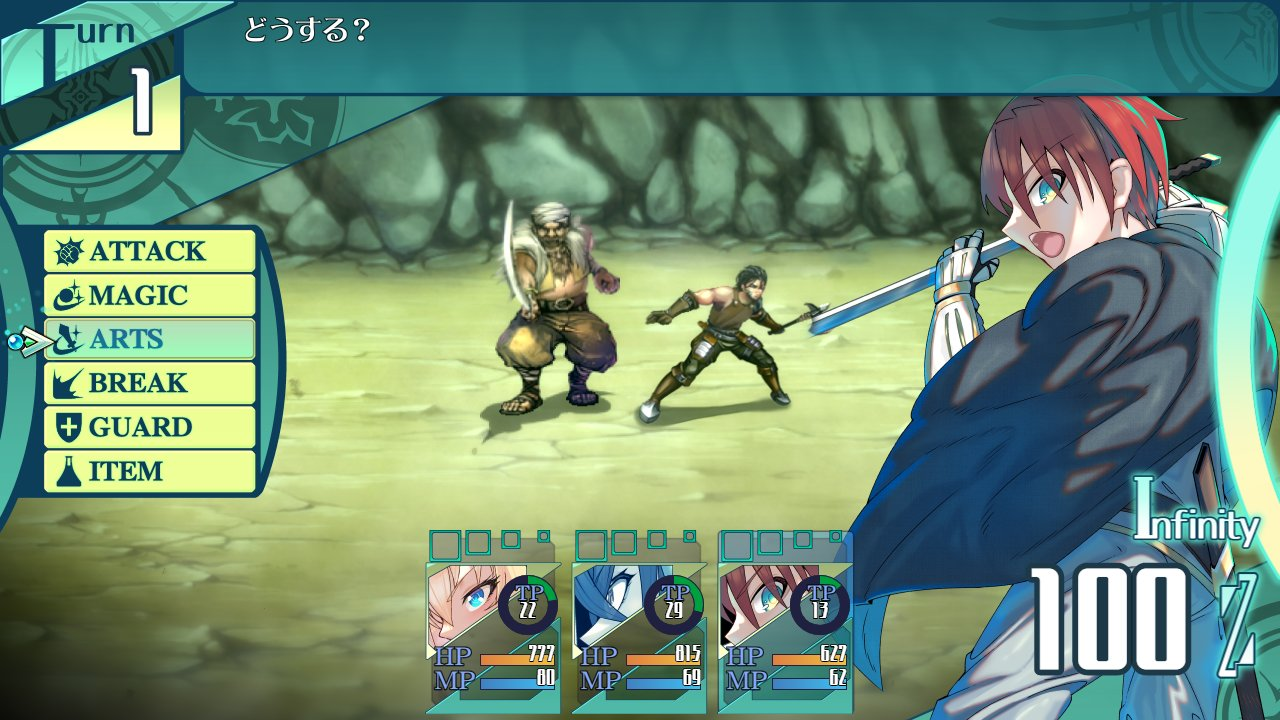Open the ARTS command list
Viewport: 1280px width, 720px height.
point(150,339)
